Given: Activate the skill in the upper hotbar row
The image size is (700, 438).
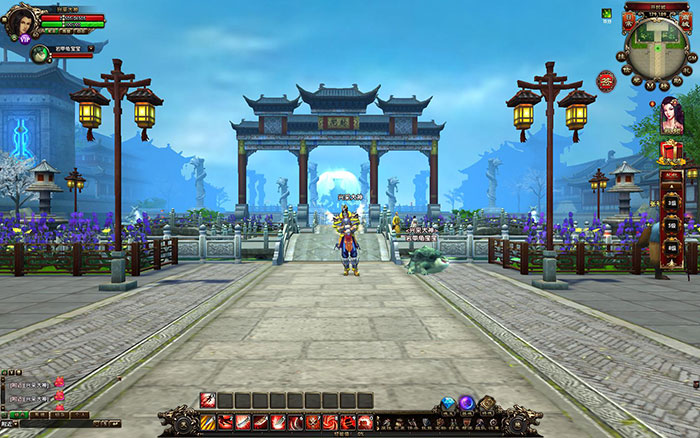Looking at the screenshot, I should pos(208,400).
